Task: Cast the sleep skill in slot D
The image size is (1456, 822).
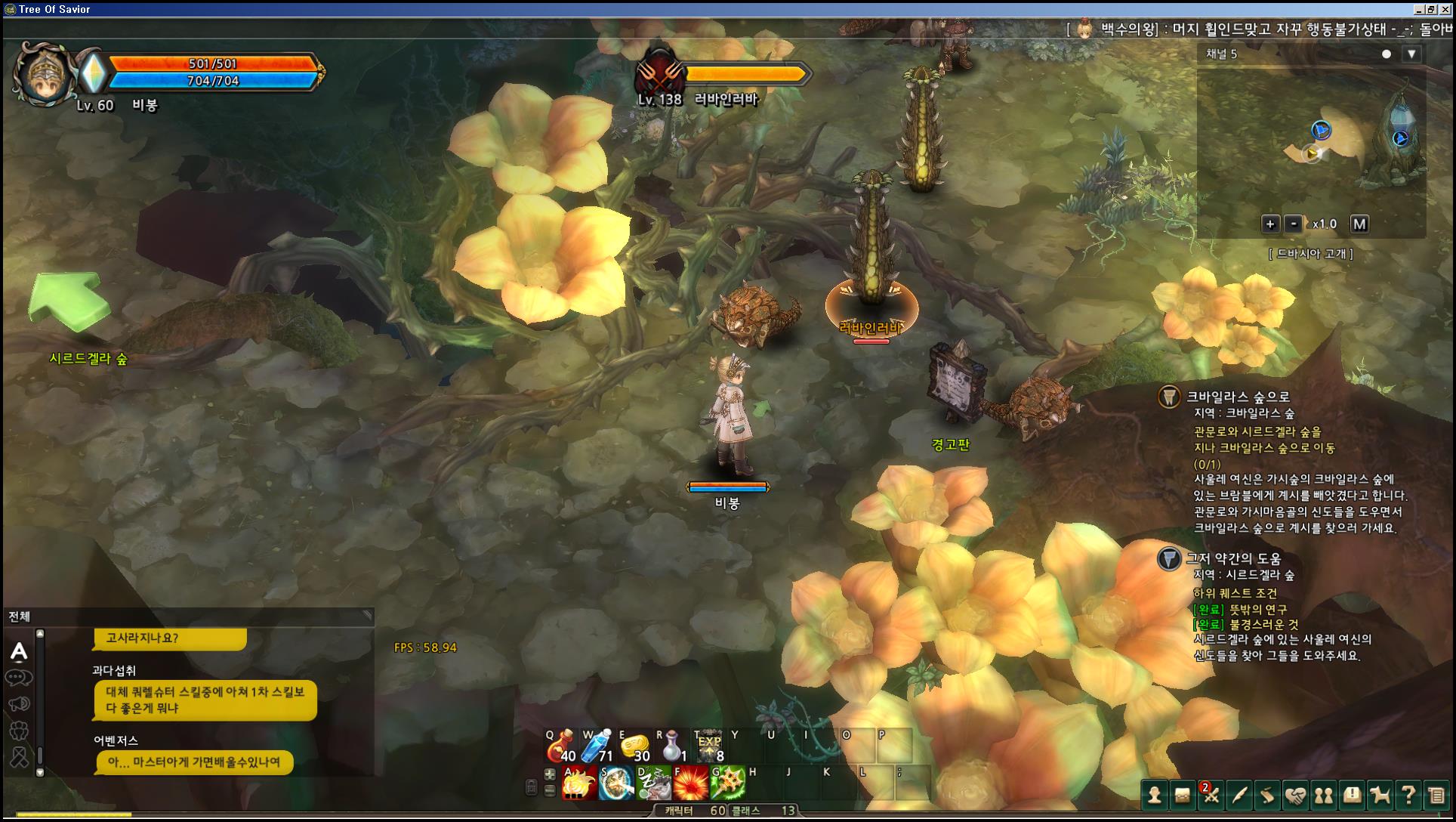Action: [653, 783]
